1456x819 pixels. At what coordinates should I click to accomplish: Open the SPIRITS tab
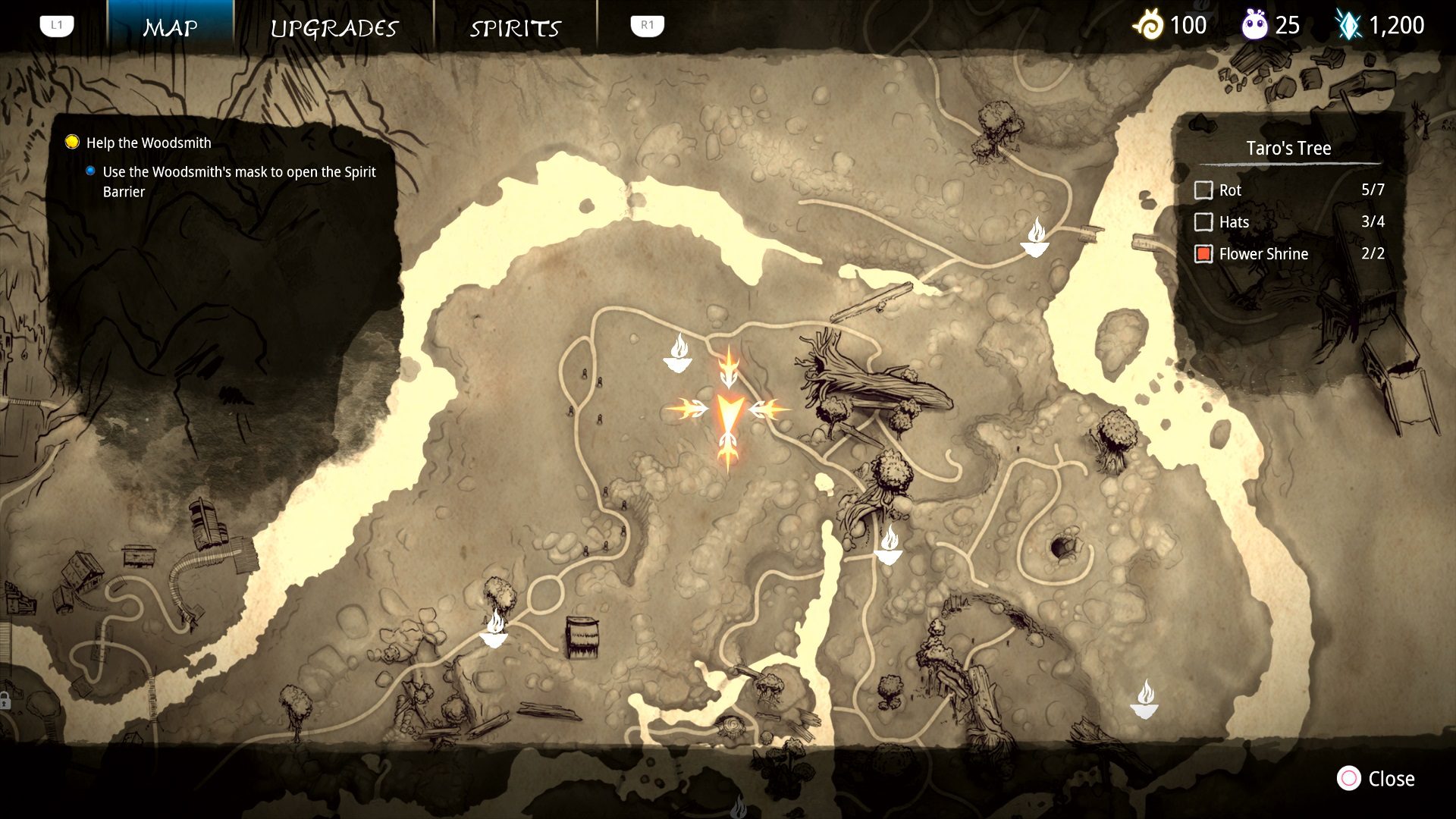516,28
